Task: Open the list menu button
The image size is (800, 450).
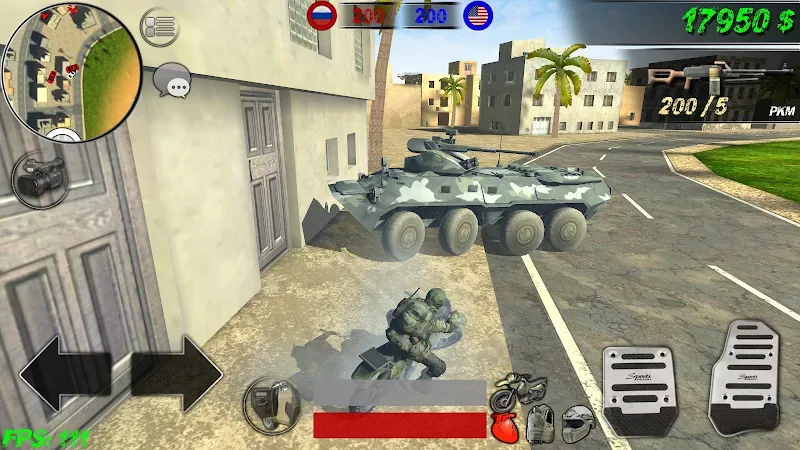Action: coord(159,24)
